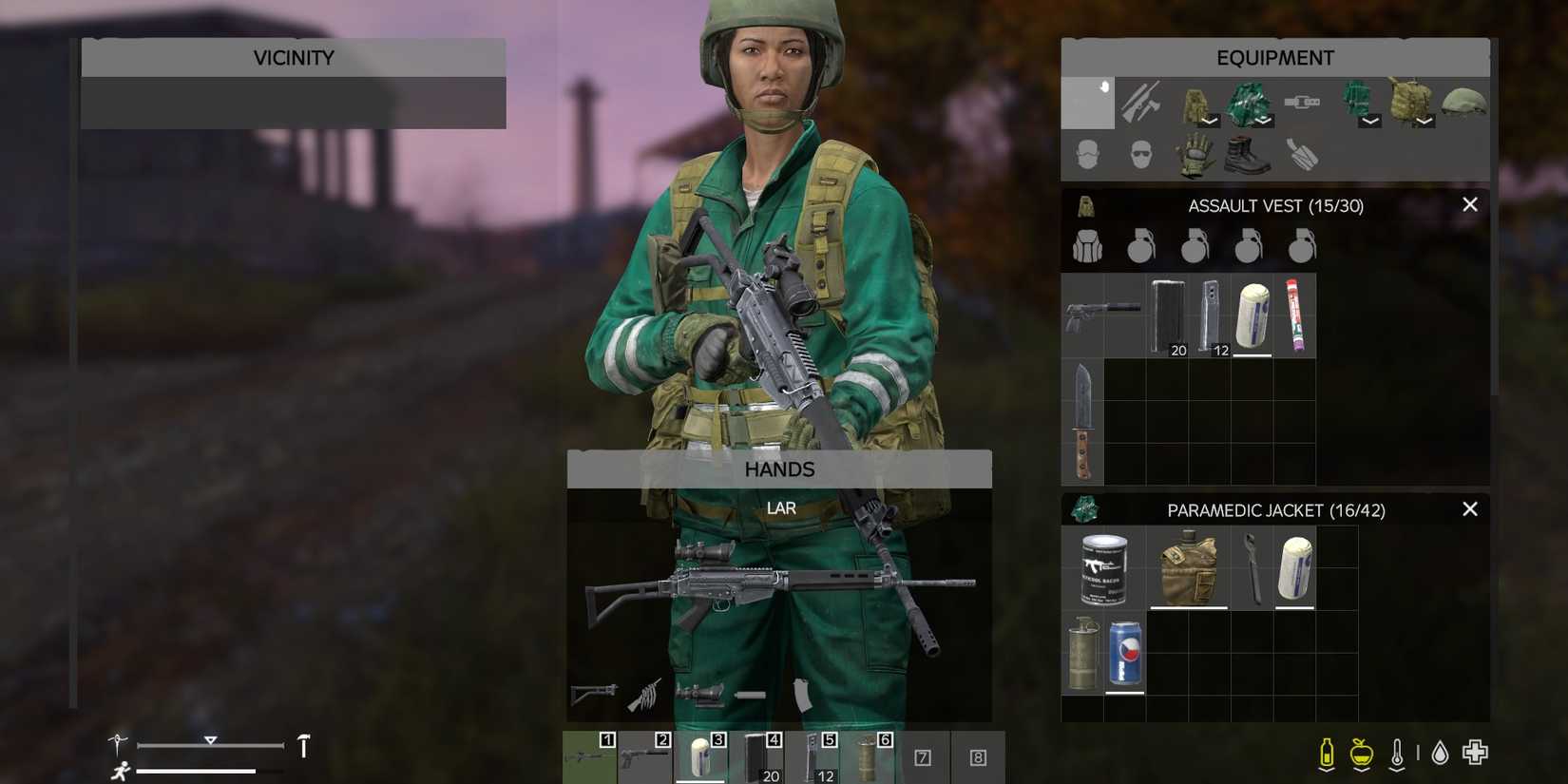The width and height of the screenshot is (1568, 784).
Task: Click the EQUIPMENT panel header
Action: pyautogui.click(x=1275, y=57)
